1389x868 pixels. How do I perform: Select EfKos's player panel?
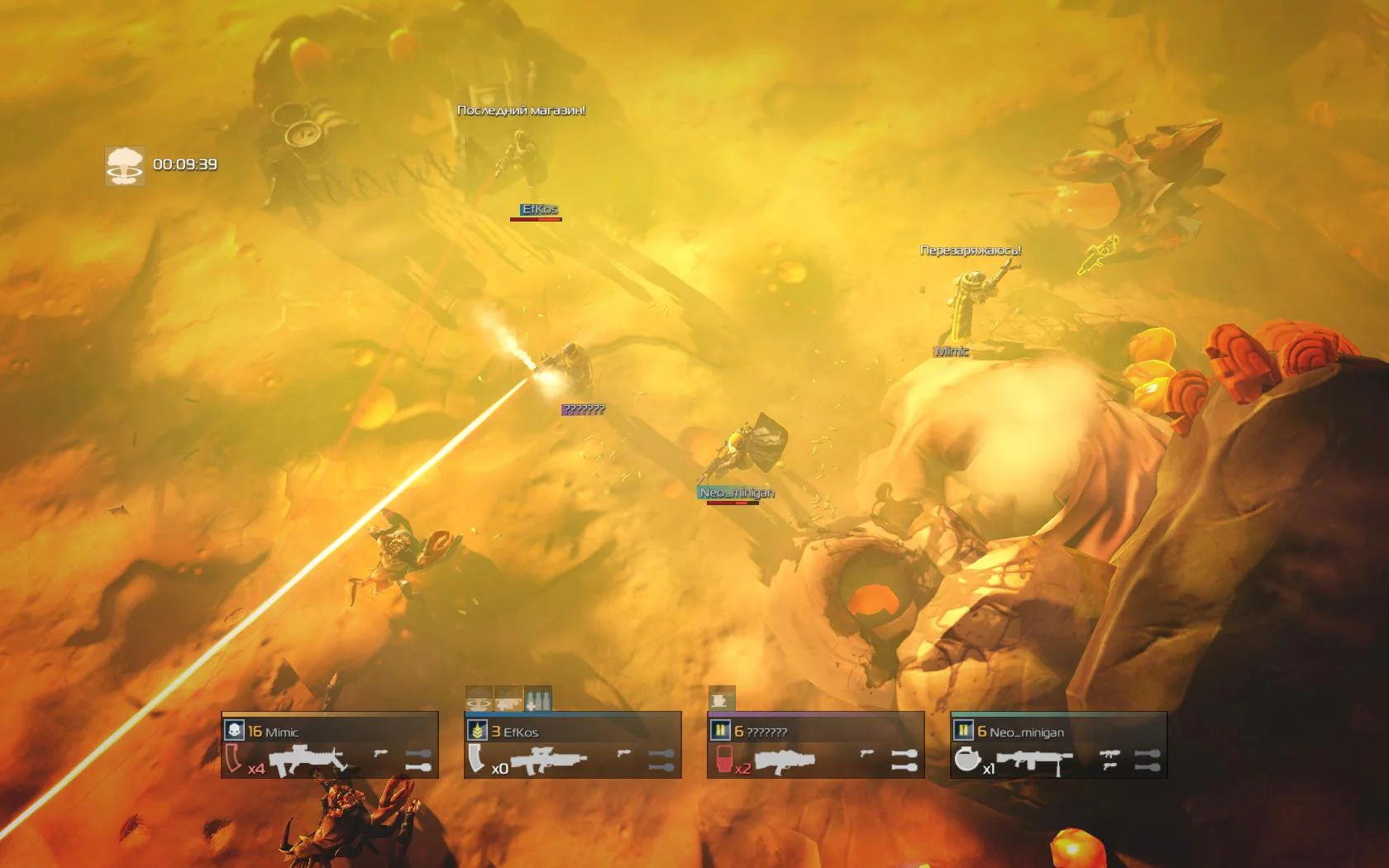tap(572, 746)
